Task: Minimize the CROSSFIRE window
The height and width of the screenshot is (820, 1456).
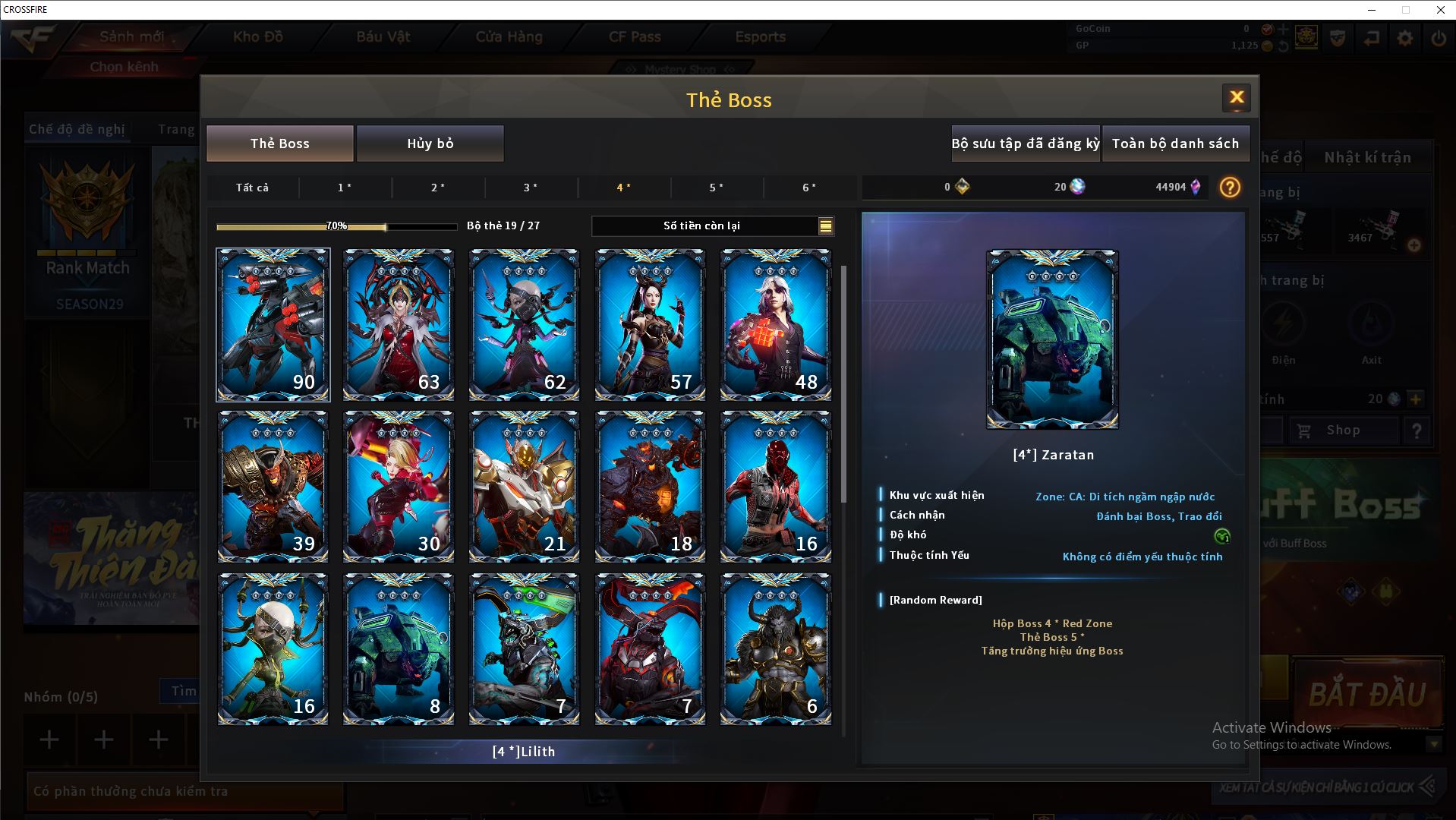Action: click(1372, 10)
